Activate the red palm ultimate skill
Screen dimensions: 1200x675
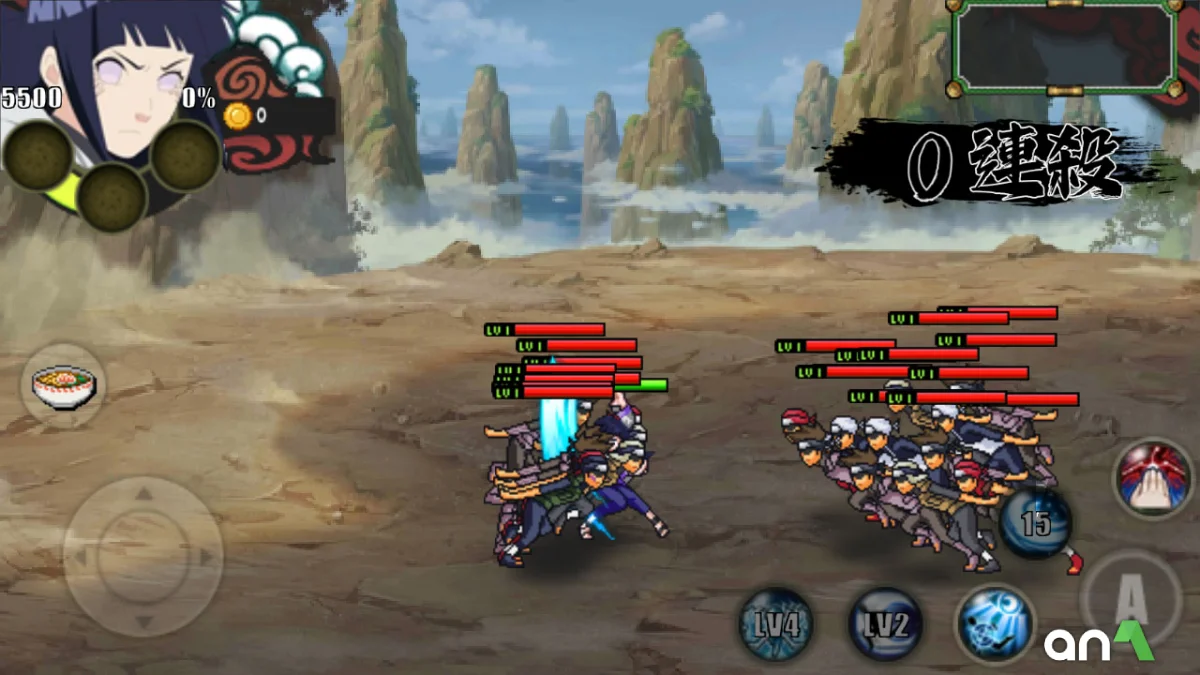(1153, 478)
